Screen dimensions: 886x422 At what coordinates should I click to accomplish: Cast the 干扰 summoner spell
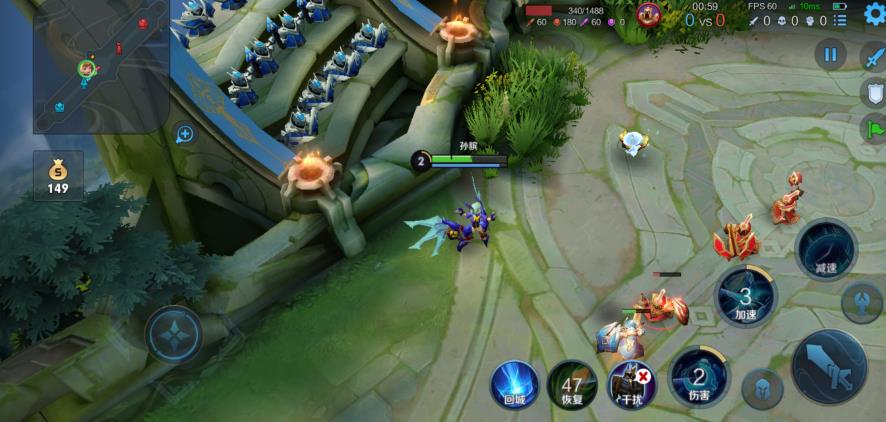pyautogui.click(x=631, y=385)
